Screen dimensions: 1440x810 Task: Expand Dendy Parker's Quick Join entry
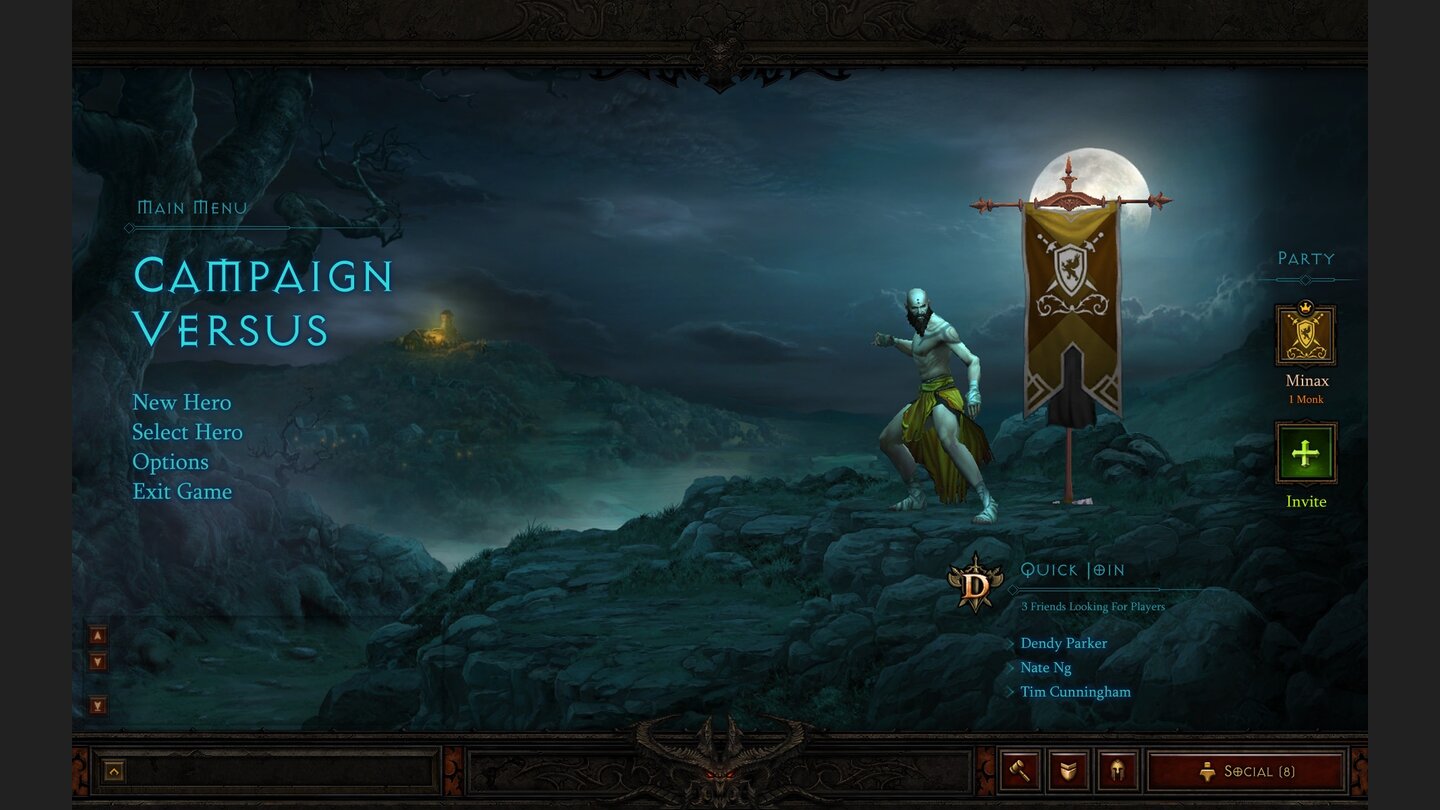click(1063, 643)
